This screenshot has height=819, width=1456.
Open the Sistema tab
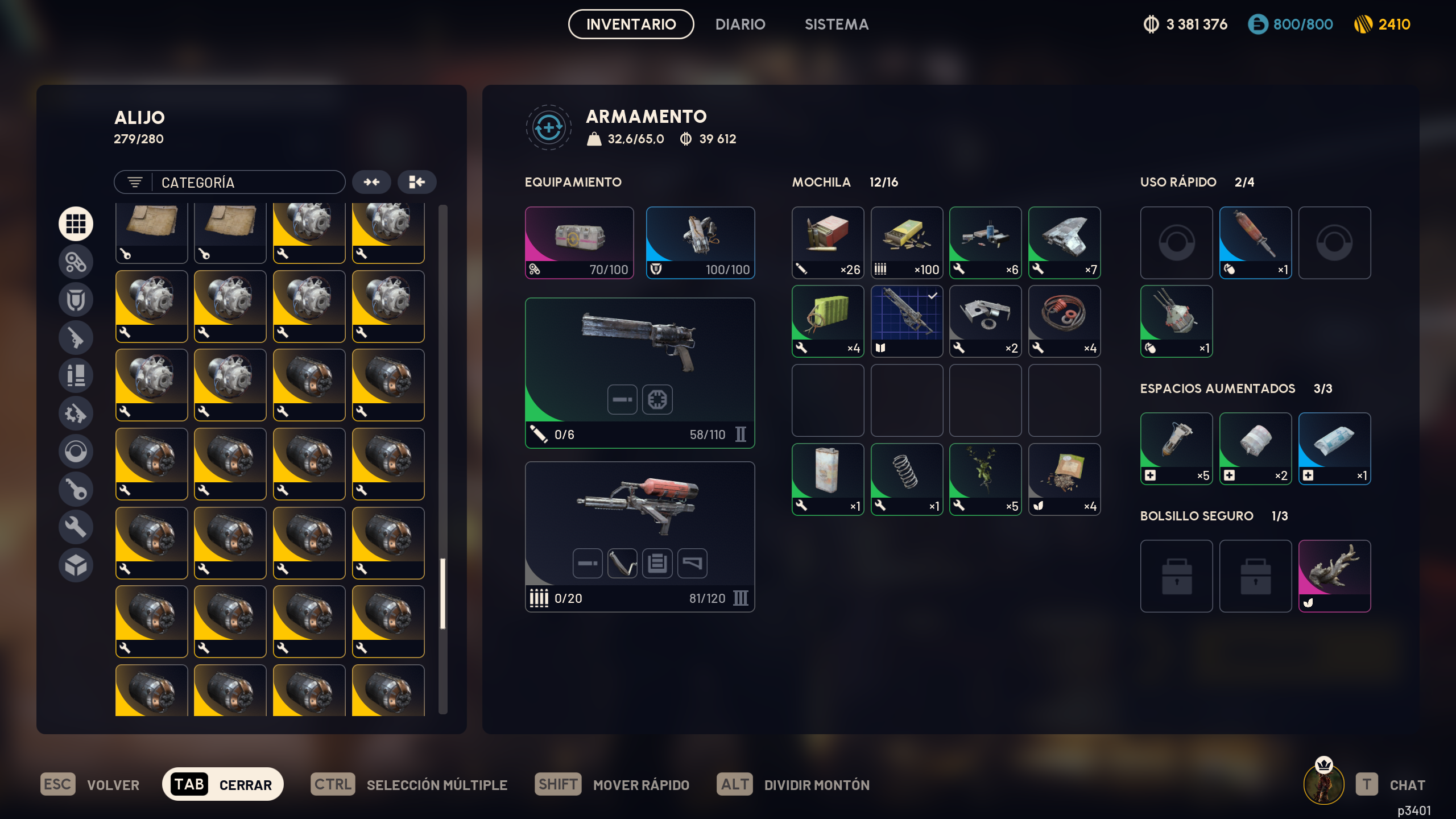pos(836,24)
